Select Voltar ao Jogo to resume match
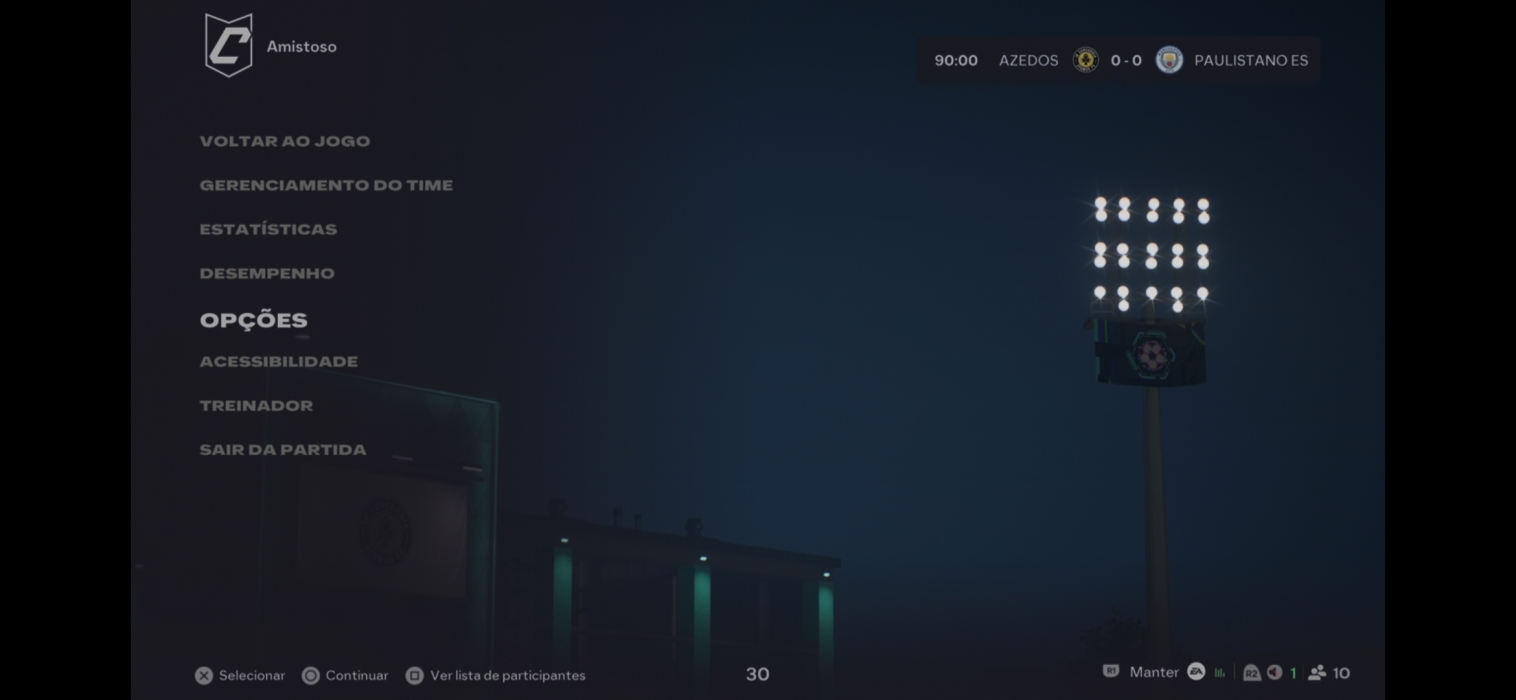 285,141
